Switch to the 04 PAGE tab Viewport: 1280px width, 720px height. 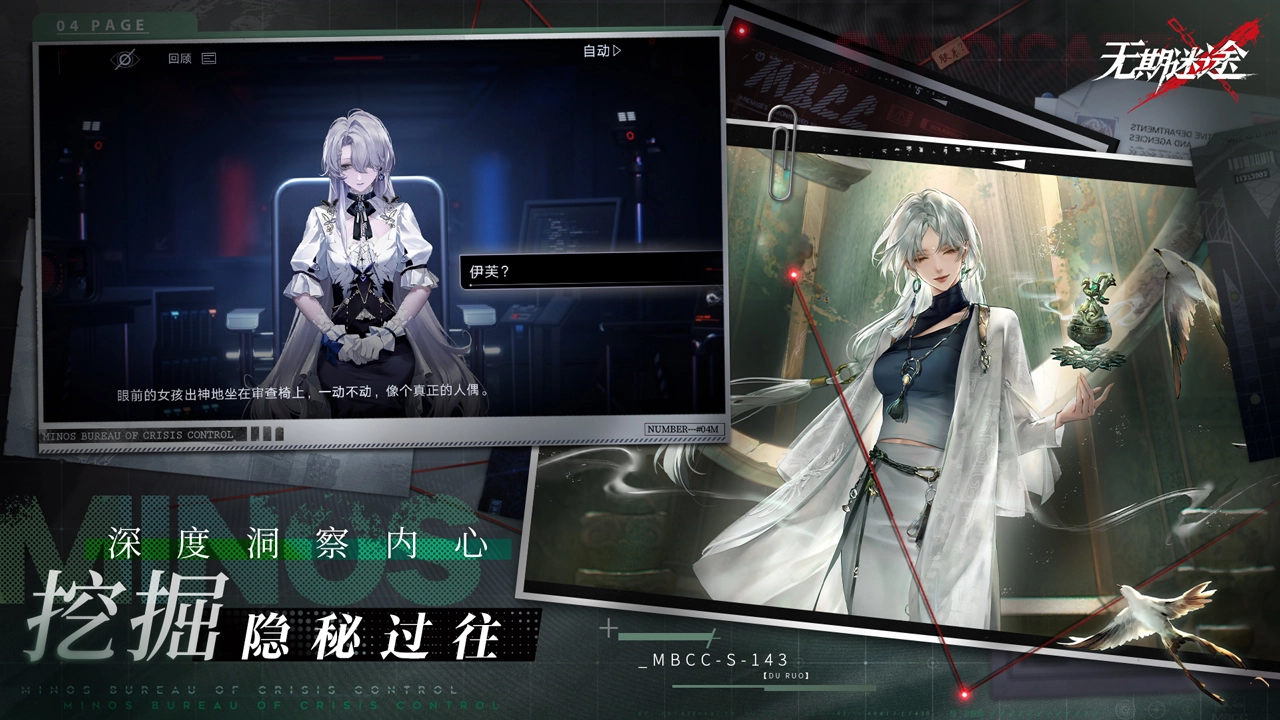100,25
